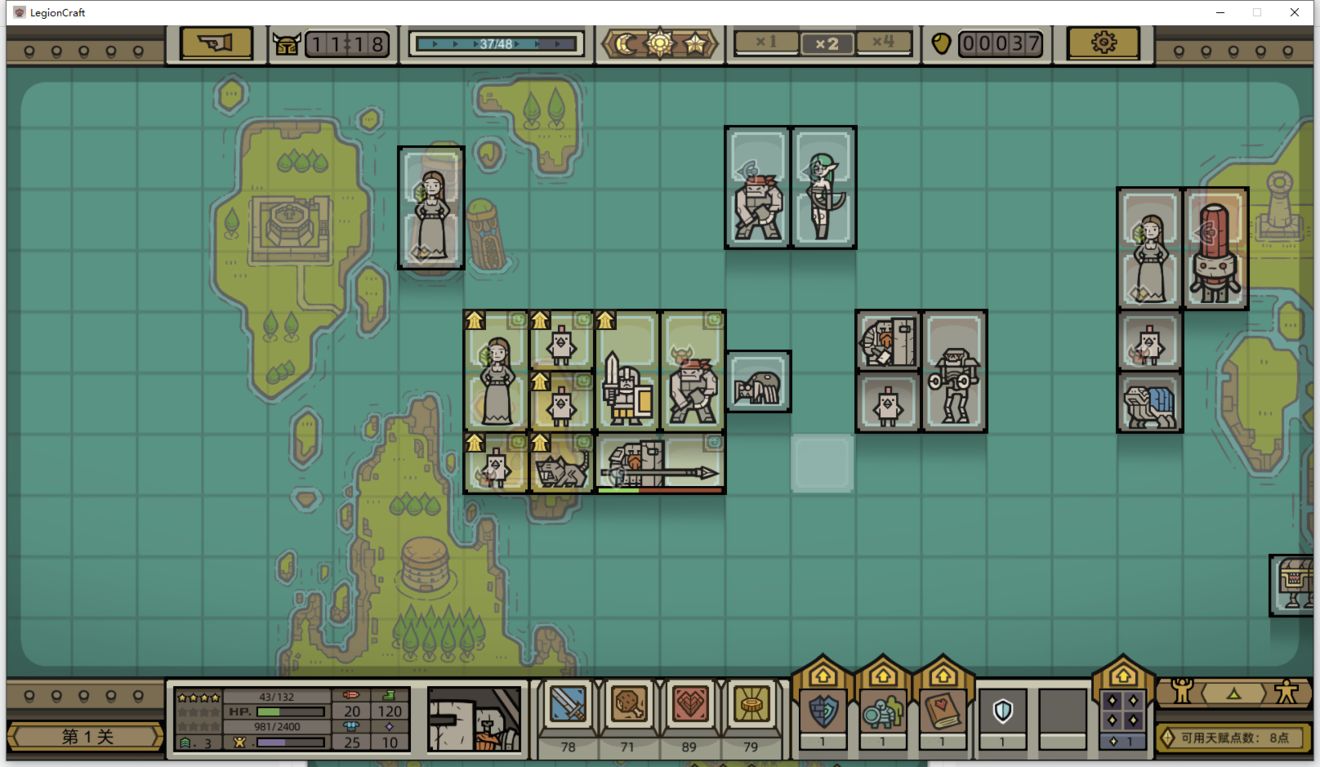1320x767 pixels.
Task: Upgrade the brick shield defense talent
Action: point(822,711)
